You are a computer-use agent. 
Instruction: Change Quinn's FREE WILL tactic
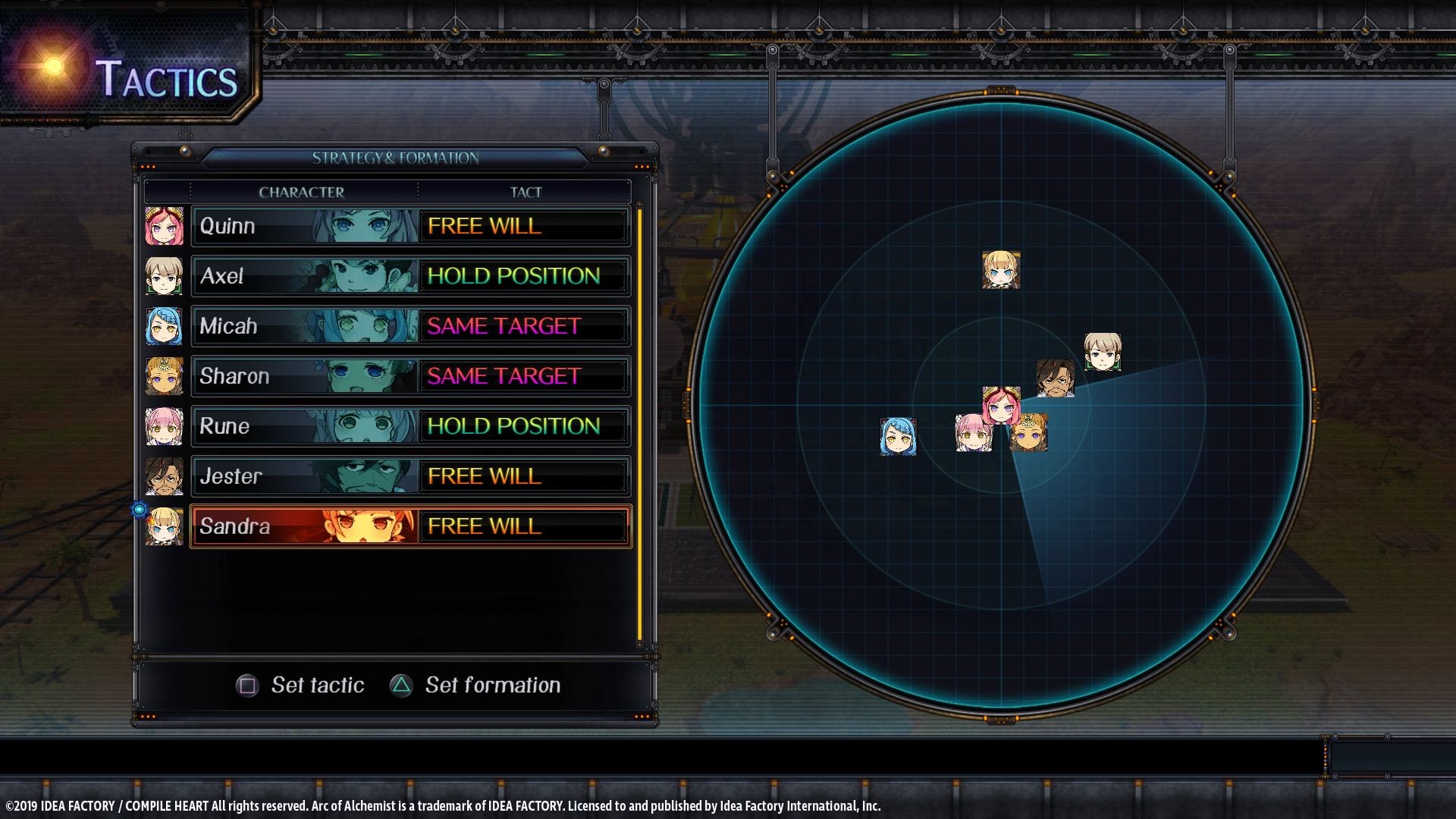(x=523, y=226)
